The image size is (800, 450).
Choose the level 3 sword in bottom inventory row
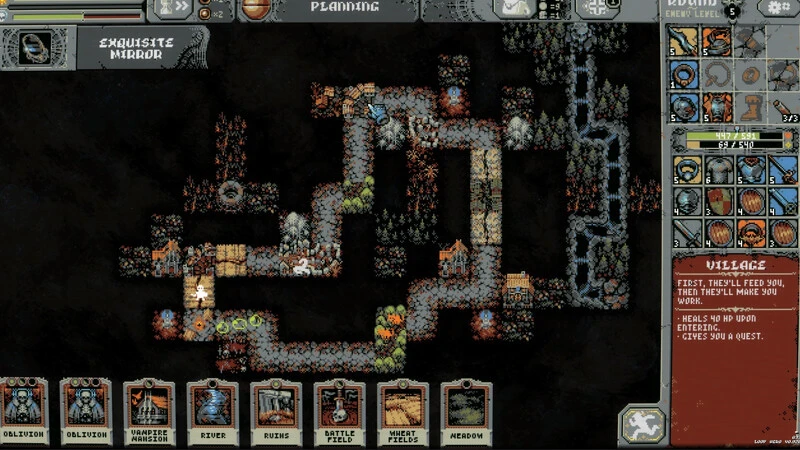point(685,233)
